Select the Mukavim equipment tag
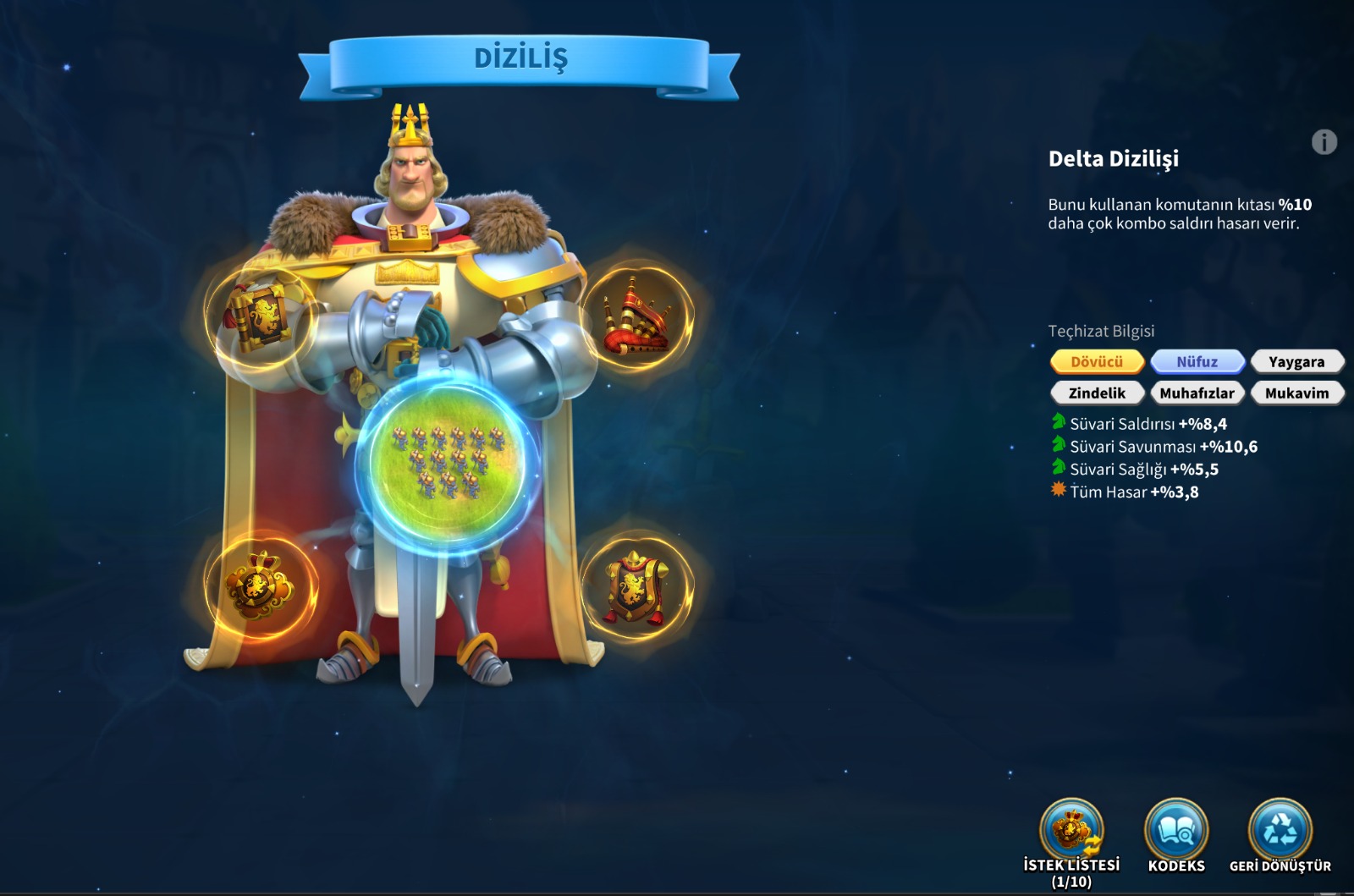Screen dimensions: 1354x896 coord(1296,393)
